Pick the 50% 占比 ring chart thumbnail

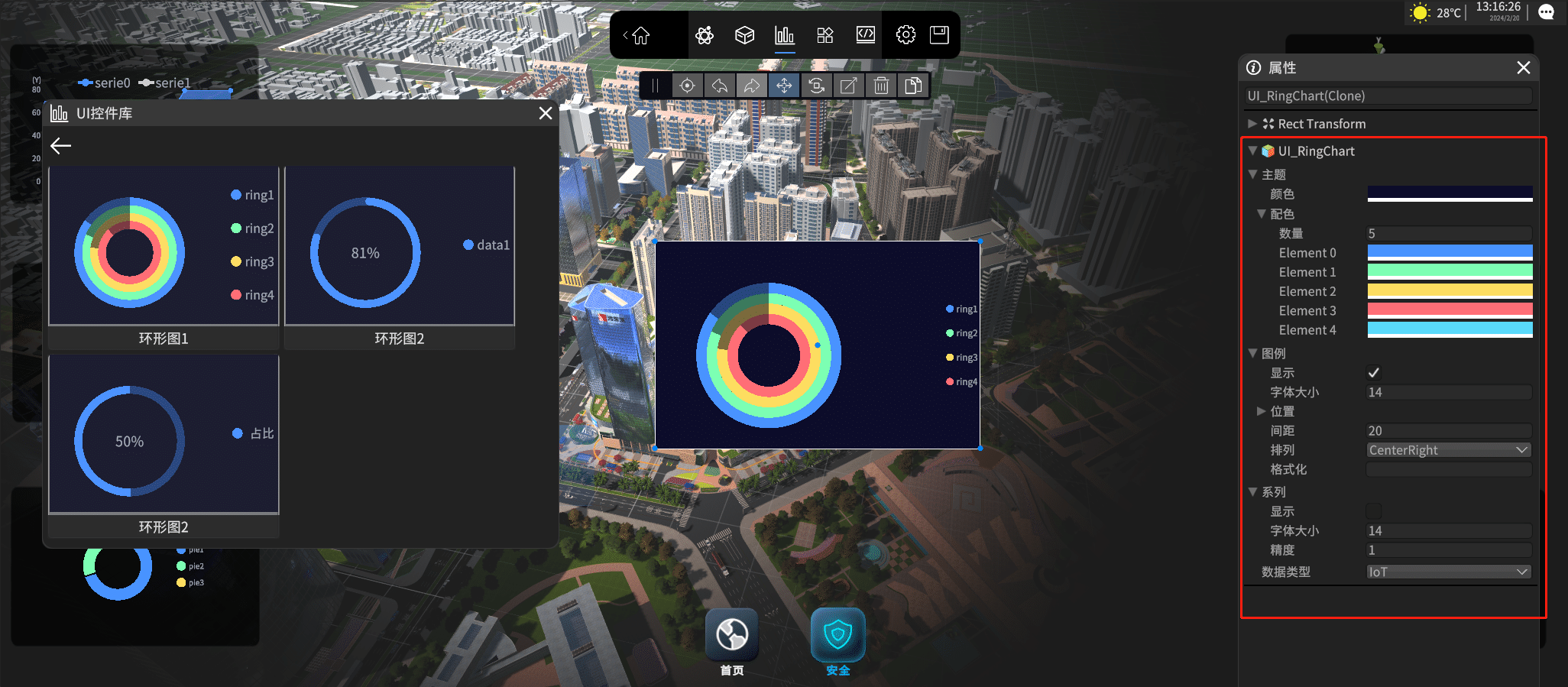tap(164, 434)
